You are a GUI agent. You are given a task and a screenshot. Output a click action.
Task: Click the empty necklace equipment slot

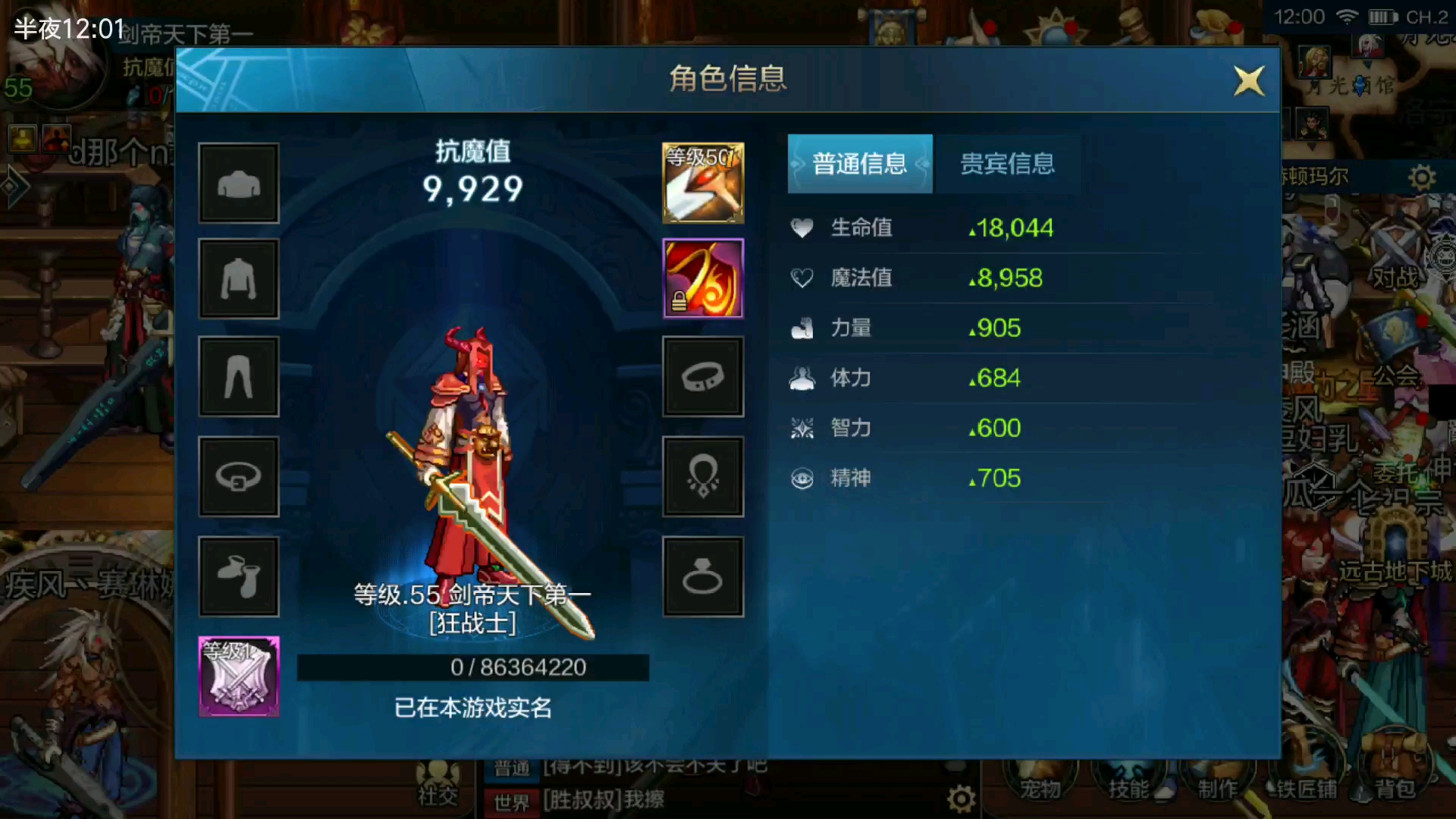[703, 477]
